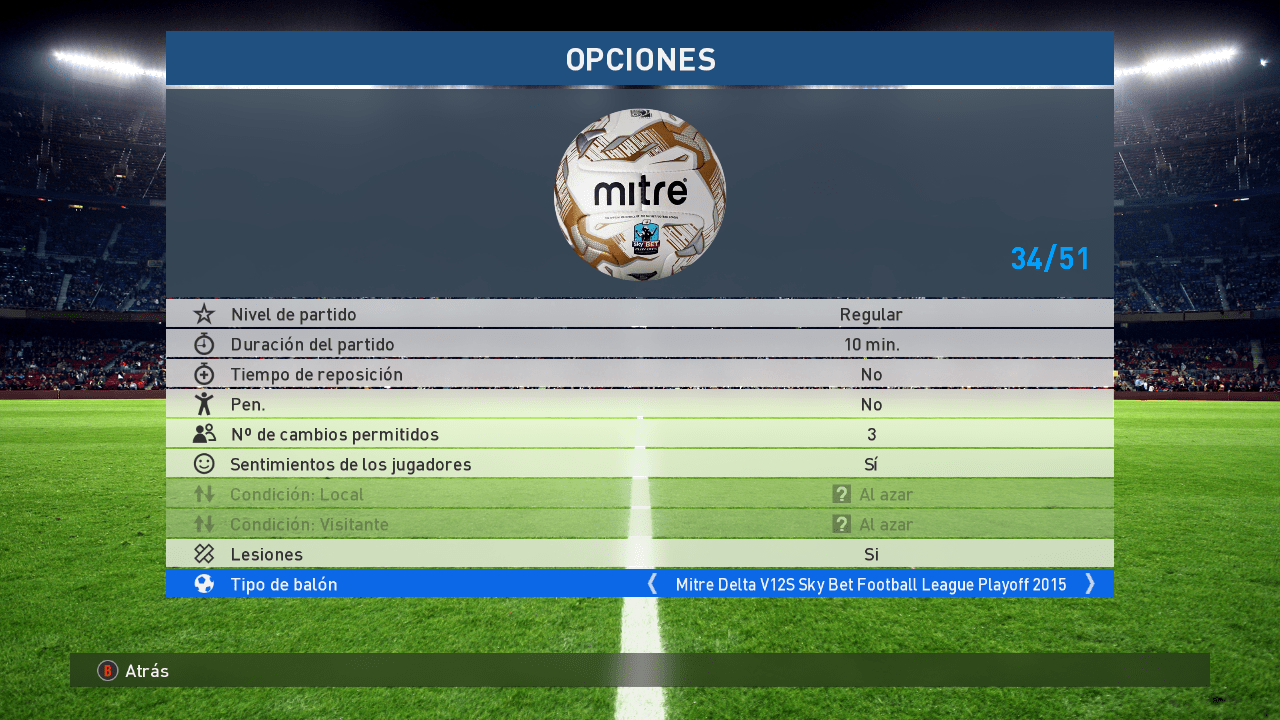Select the soccer ball icon beside Tipo de balón
The height and width of the screenshot is (720, 1280).
coord(205,584)
